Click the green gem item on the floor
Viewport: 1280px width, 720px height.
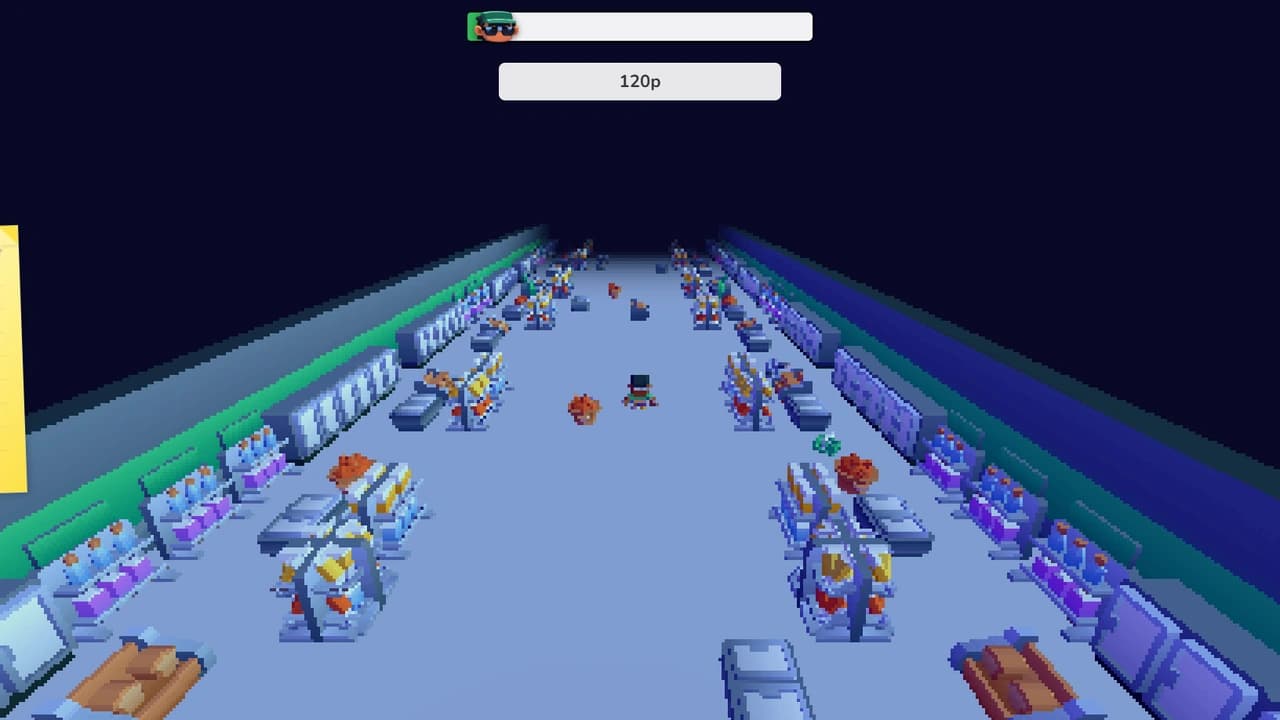(x=825, y=444)
